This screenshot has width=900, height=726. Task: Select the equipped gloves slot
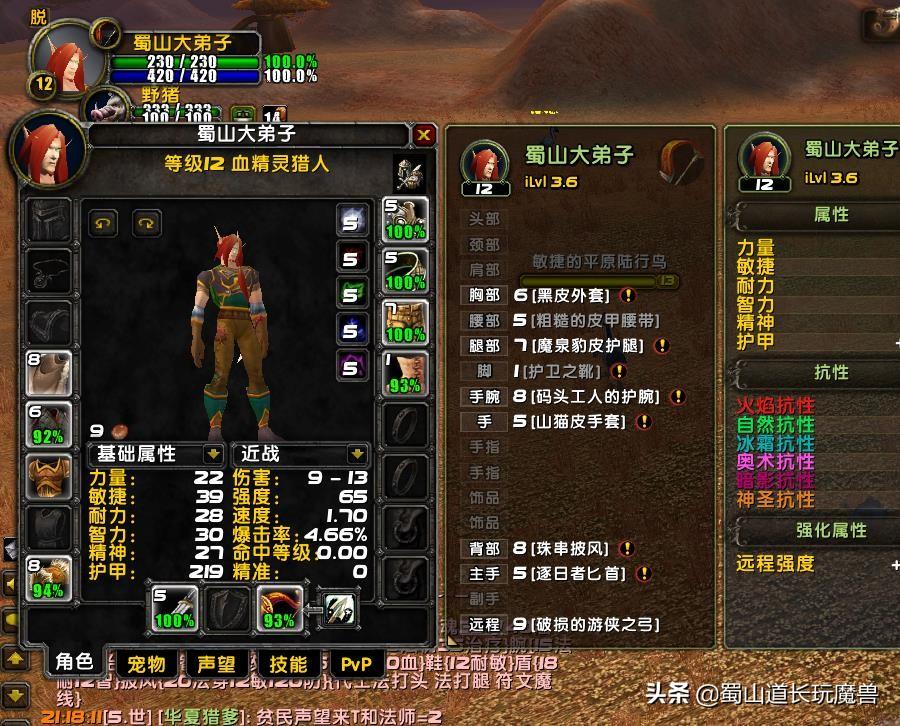[405, 219]
